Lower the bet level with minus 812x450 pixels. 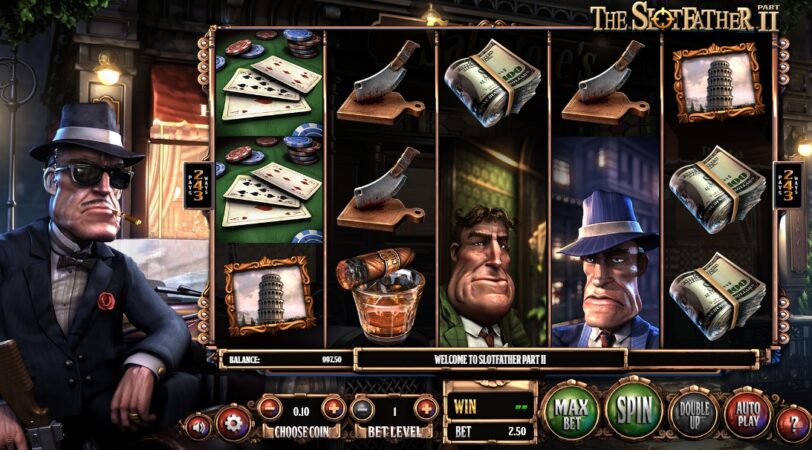(364, 408)
